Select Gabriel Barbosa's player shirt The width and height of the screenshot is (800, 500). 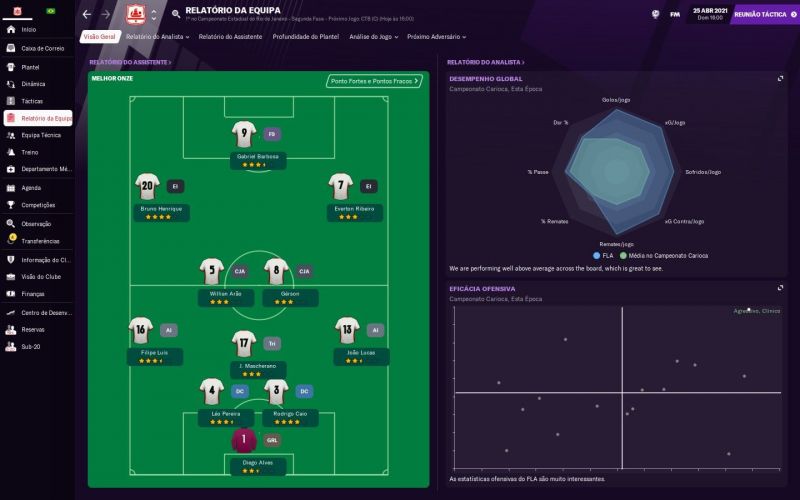tap(244, 134)
